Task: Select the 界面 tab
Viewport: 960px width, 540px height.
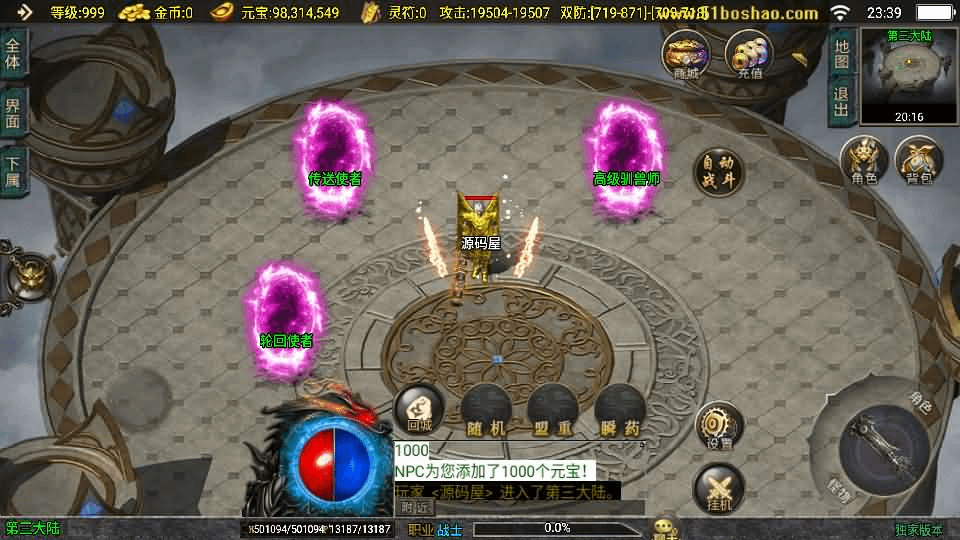Action: (13, 112)
